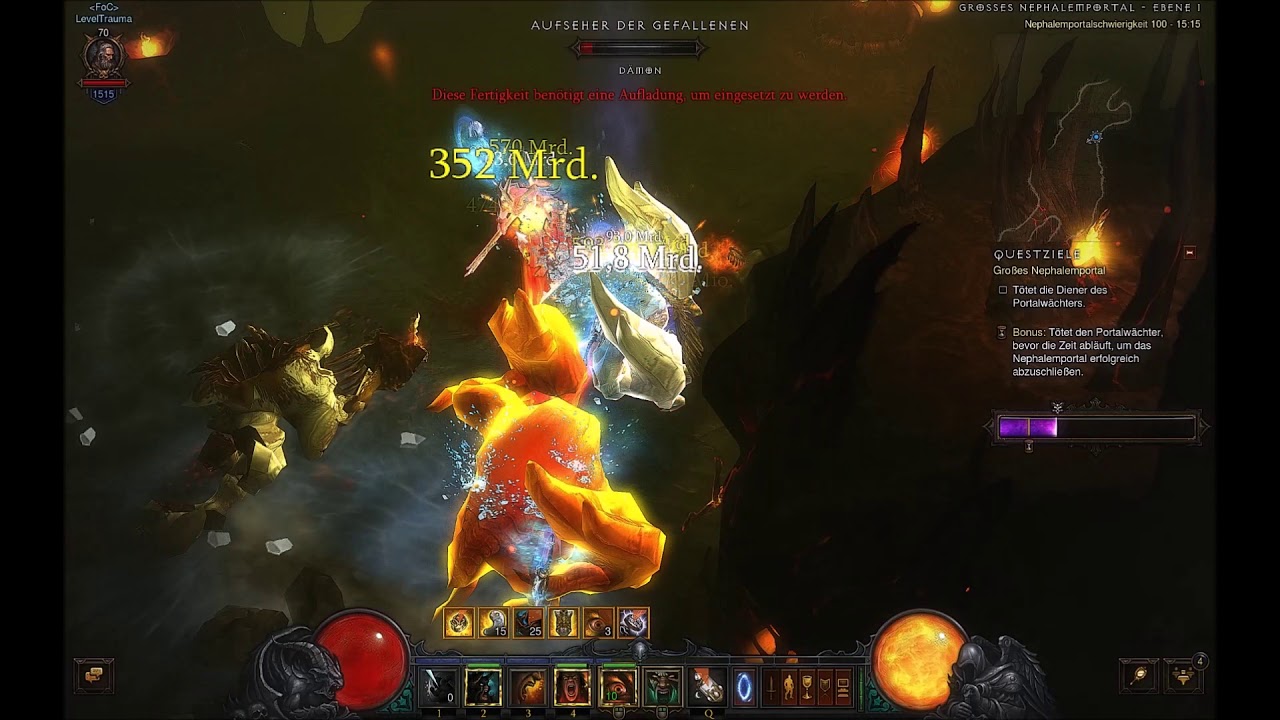Open the achievements goblet icon
This screenshot has height=720, width=1280.
pyautogui.click(x=807, y=688)
